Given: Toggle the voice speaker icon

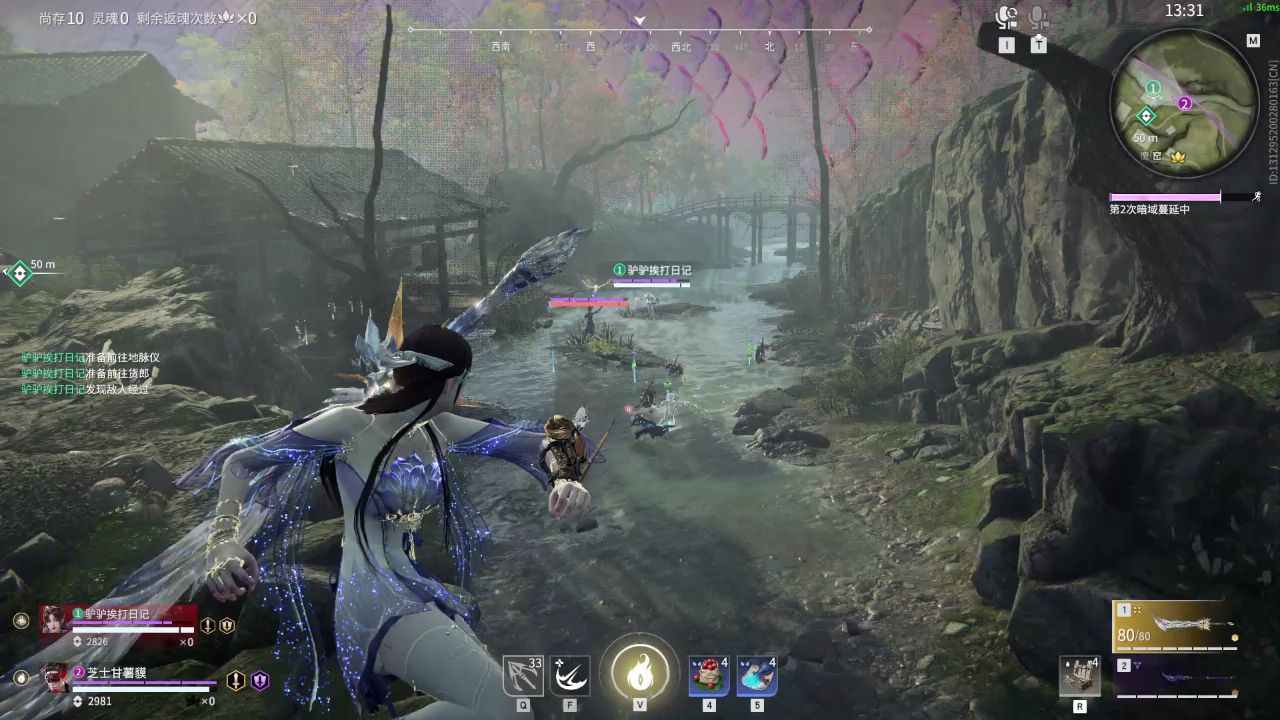Looking at the screenshot, I should [x=1006, y=17].
